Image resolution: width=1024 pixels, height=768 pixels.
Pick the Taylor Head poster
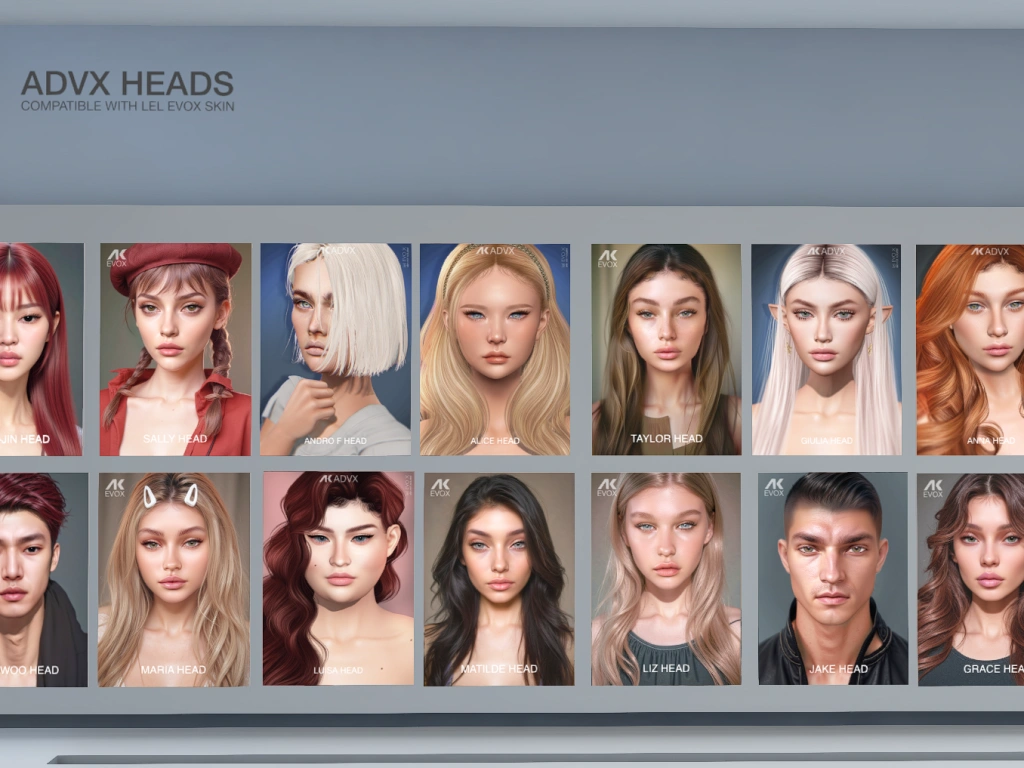666,349
